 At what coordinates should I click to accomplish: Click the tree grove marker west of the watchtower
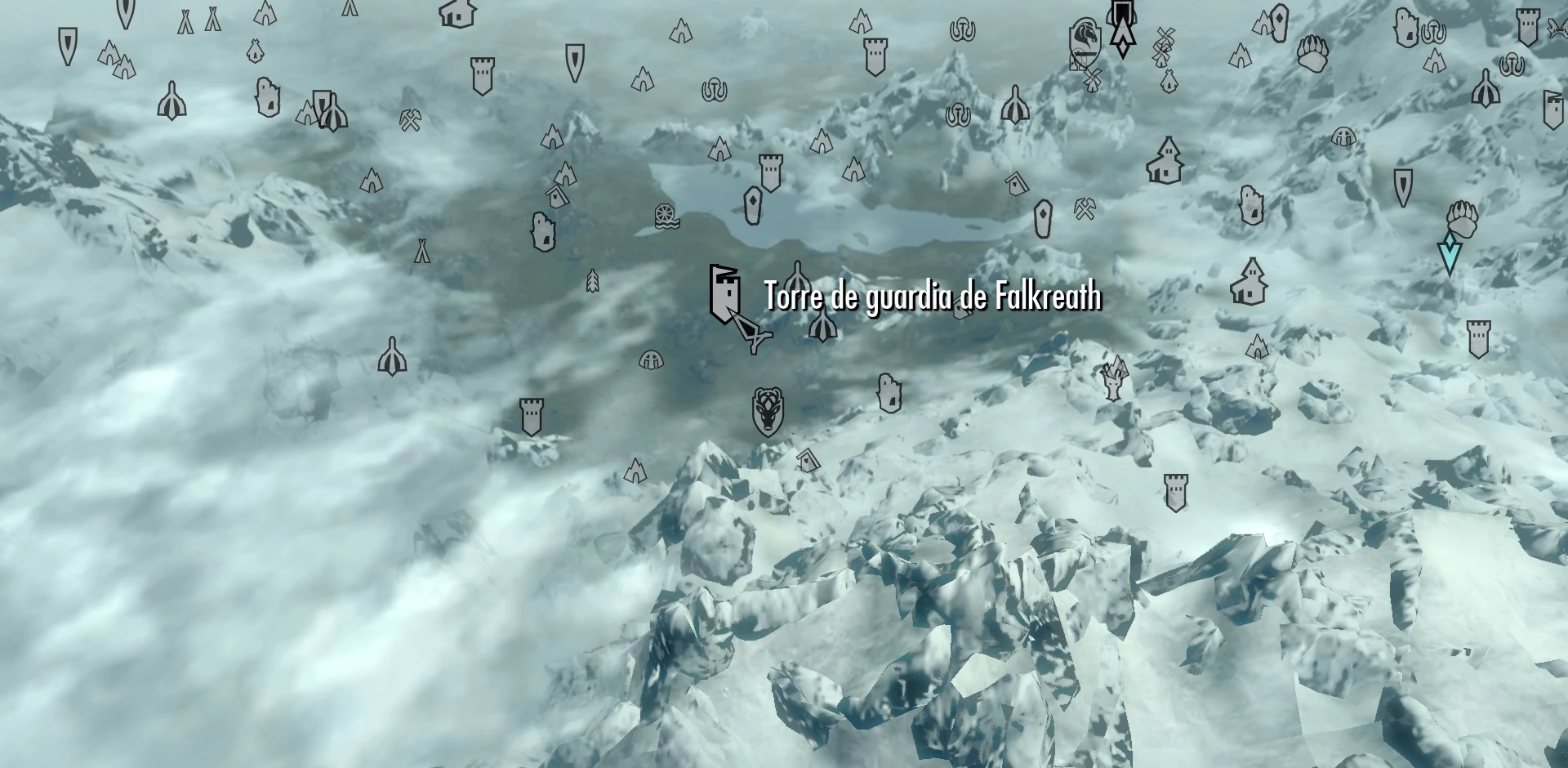pyautogui.click(x=594, y=281)
